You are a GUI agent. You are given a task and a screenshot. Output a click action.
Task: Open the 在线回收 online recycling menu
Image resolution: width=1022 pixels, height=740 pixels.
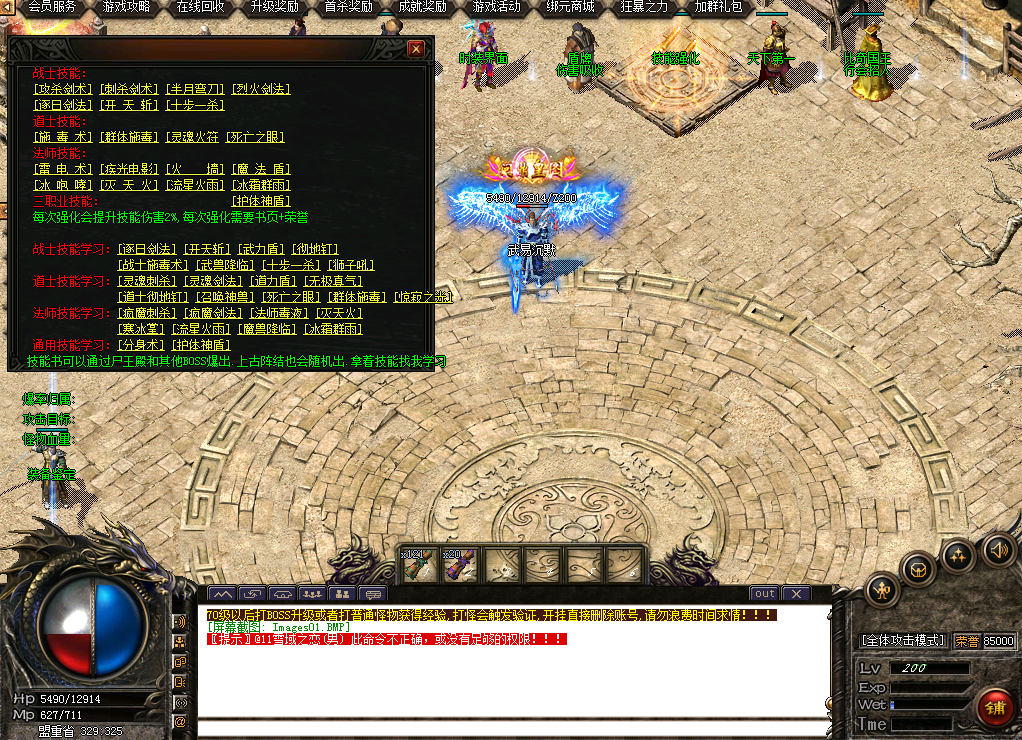pyautogui.click(x=200, y=7)
